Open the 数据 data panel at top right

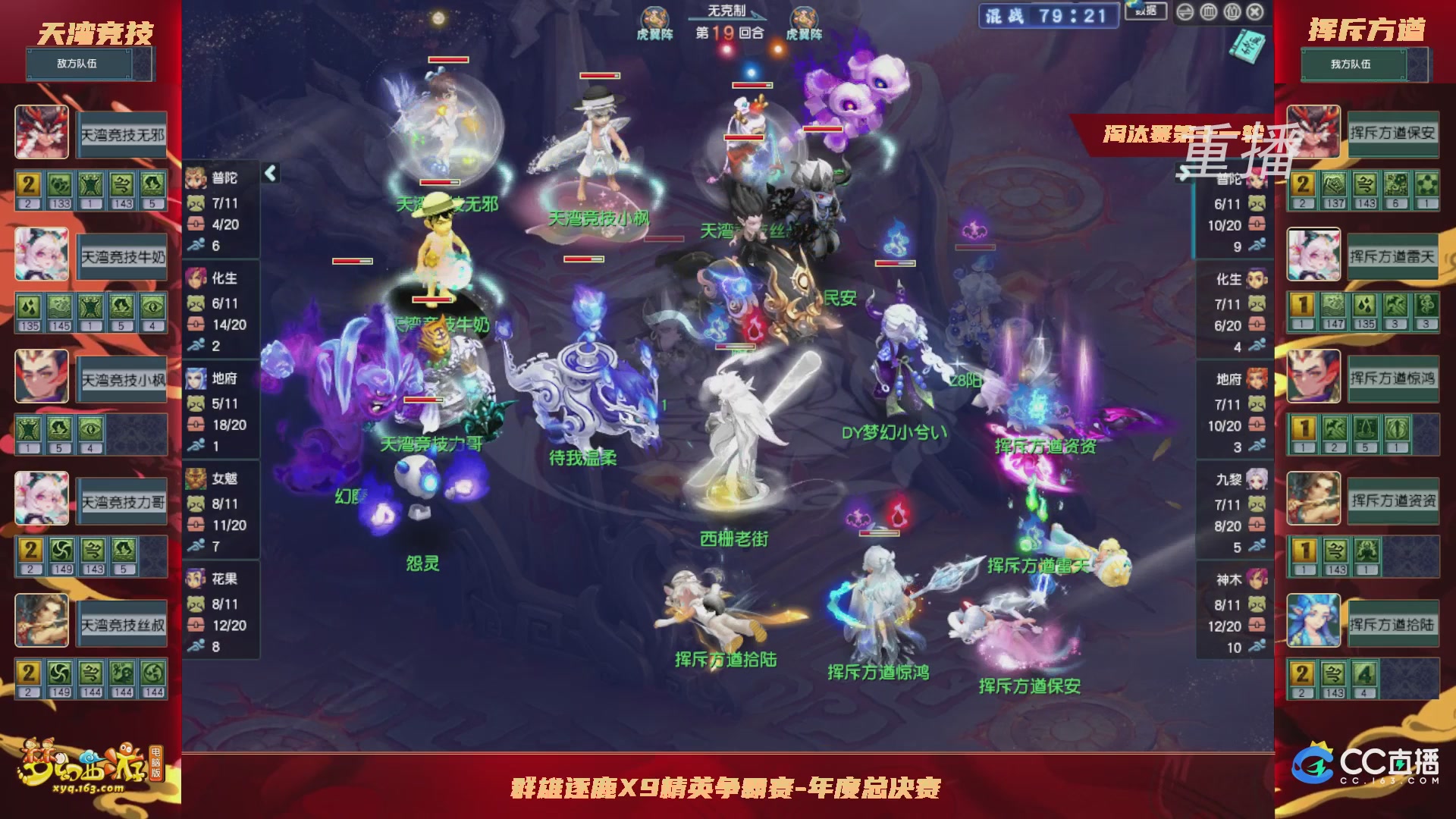1146,12
